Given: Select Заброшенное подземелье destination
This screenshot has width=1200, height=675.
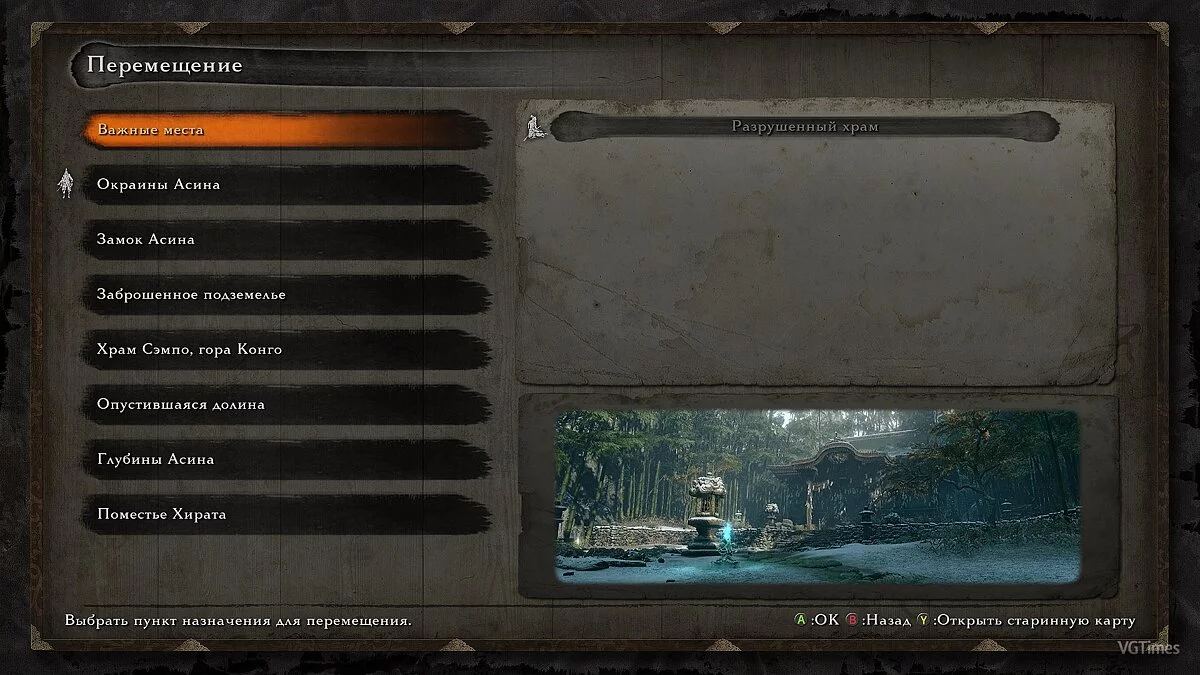Looking at the screenshot, I should point(287,295).
